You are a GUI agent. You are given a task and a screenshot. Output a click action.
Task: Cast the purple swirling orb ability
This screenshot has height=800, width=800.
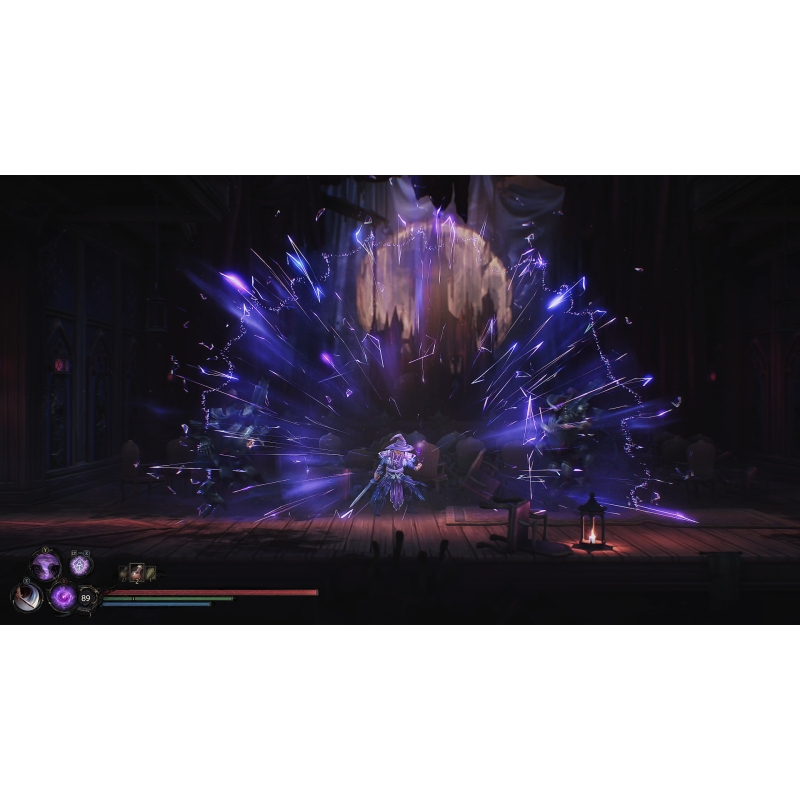(63, 598)
